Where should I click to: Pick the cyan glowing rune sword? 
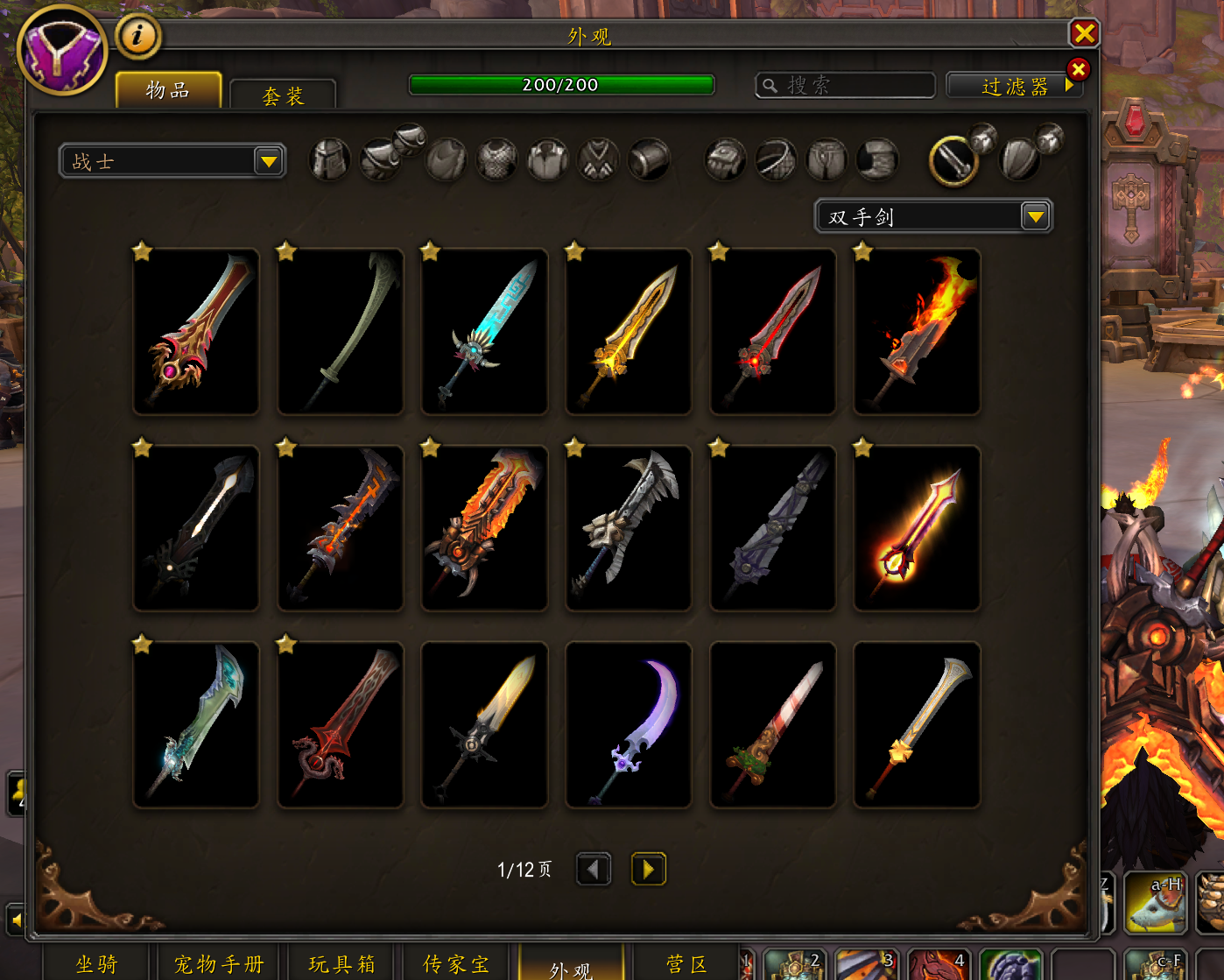pos(484,331)
